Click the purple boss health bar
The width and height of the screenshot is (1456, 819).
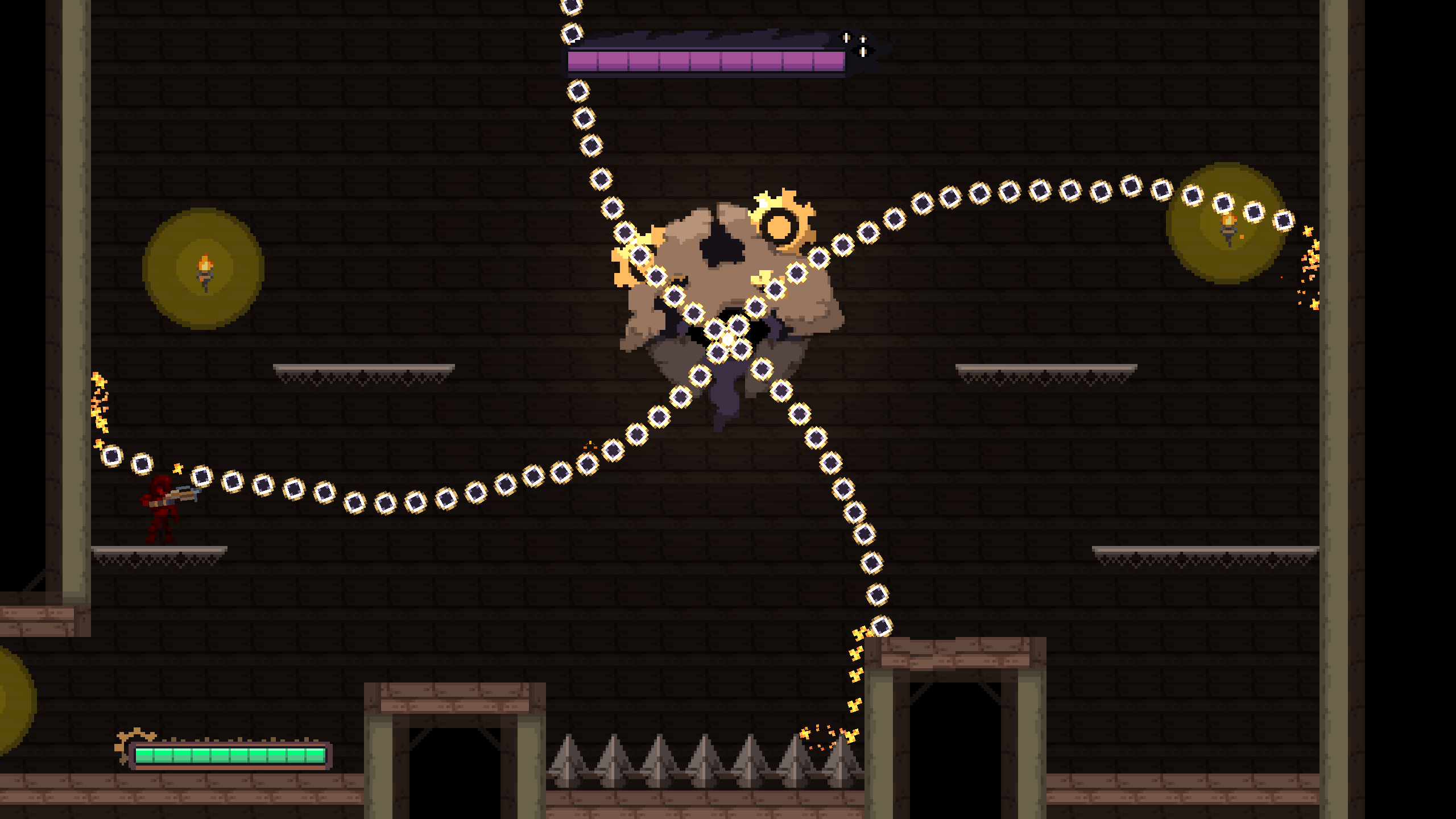click(x=705, y=59)
